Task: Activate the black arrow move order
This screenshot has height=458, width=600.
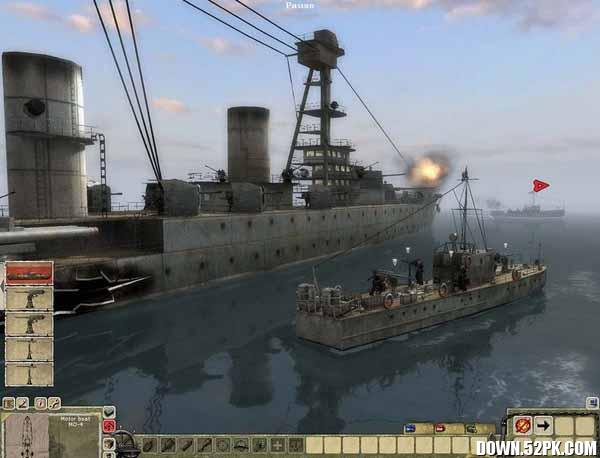Action: tap(544, 425)
